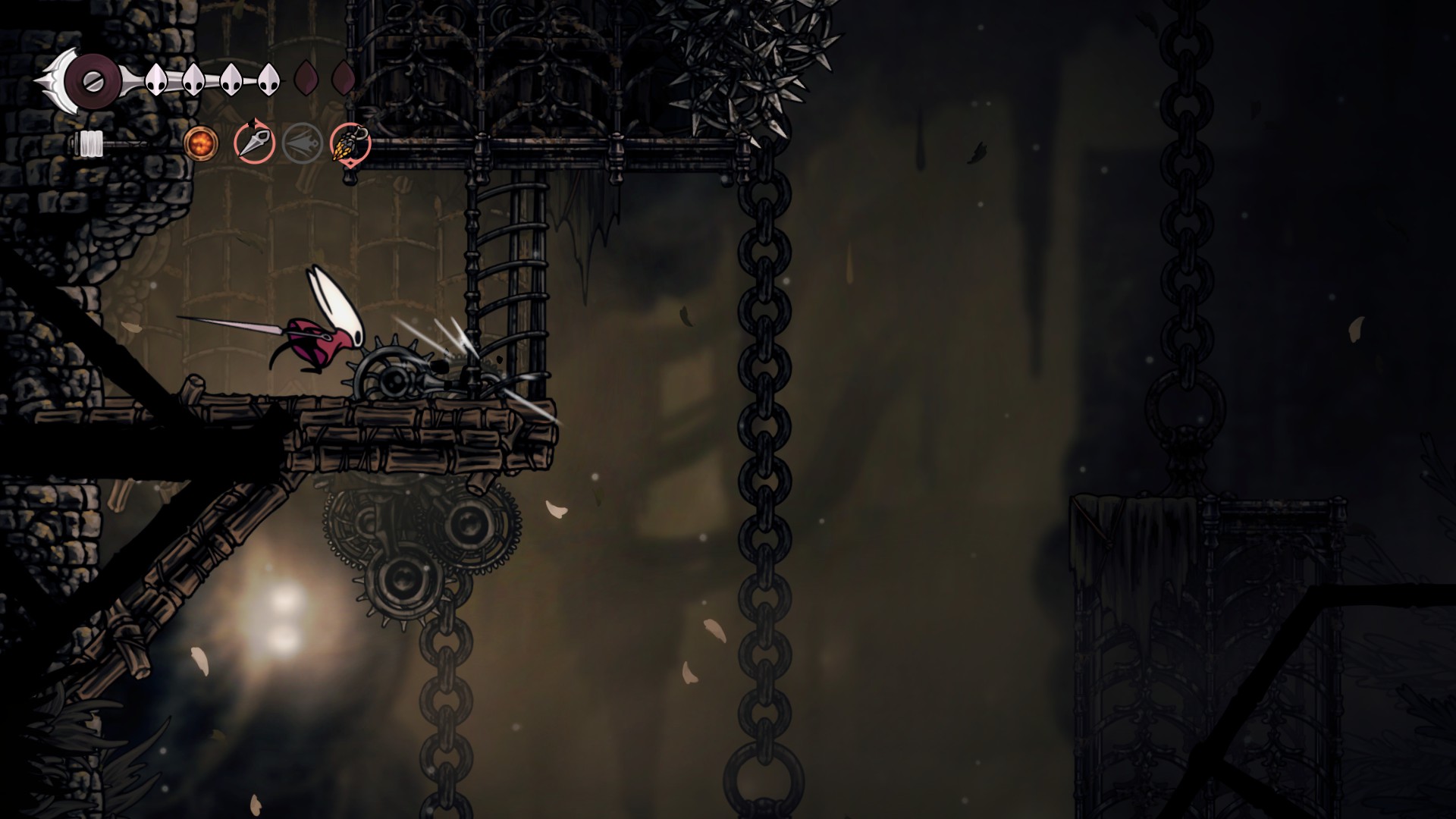
Task: Click the greyed-out harpoon tool icon
Action: point(303,144)
